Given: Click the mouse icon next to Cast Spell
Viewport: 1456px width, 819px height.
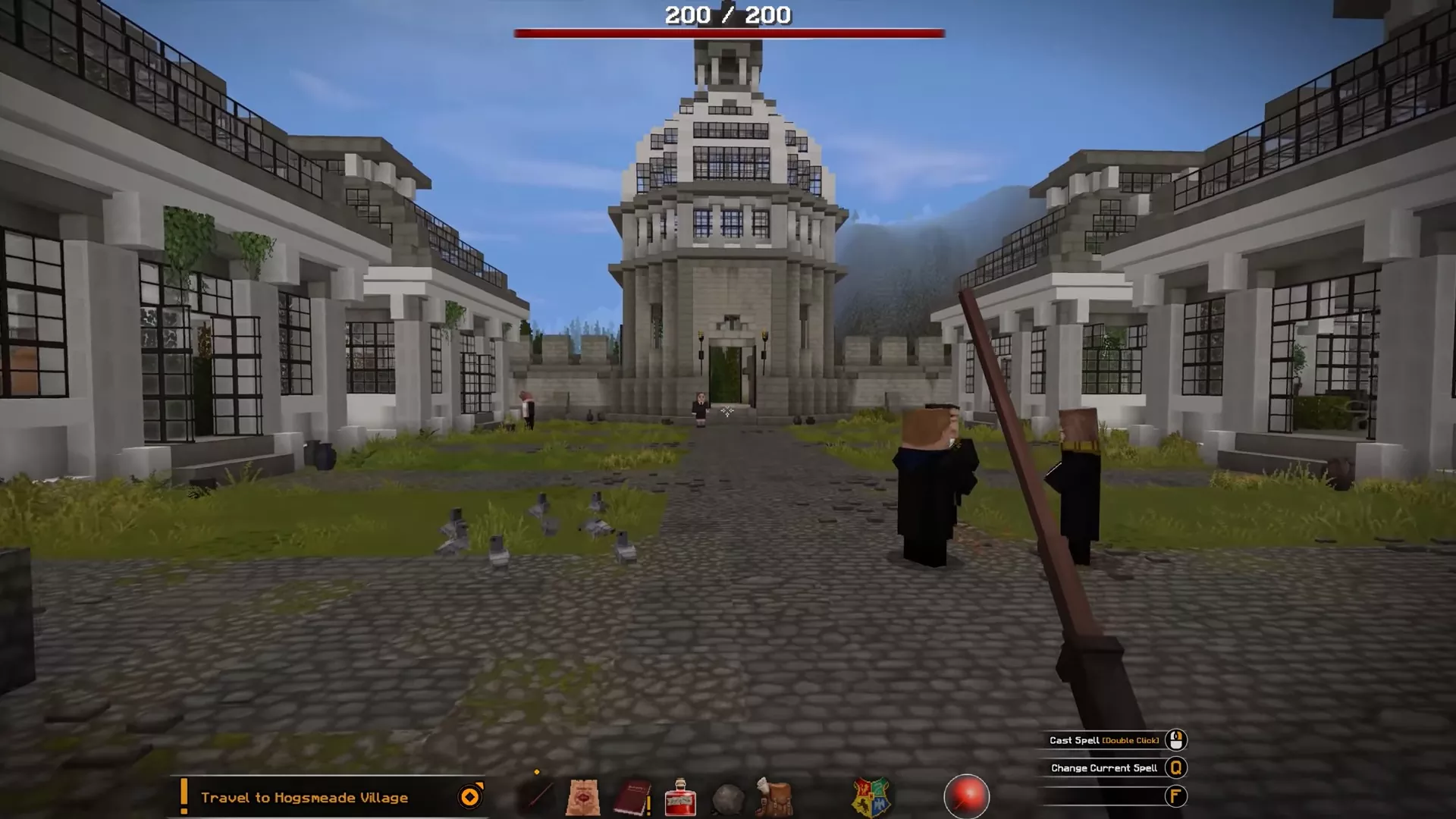Looking at the screenshot, I should coord(1175,740).
